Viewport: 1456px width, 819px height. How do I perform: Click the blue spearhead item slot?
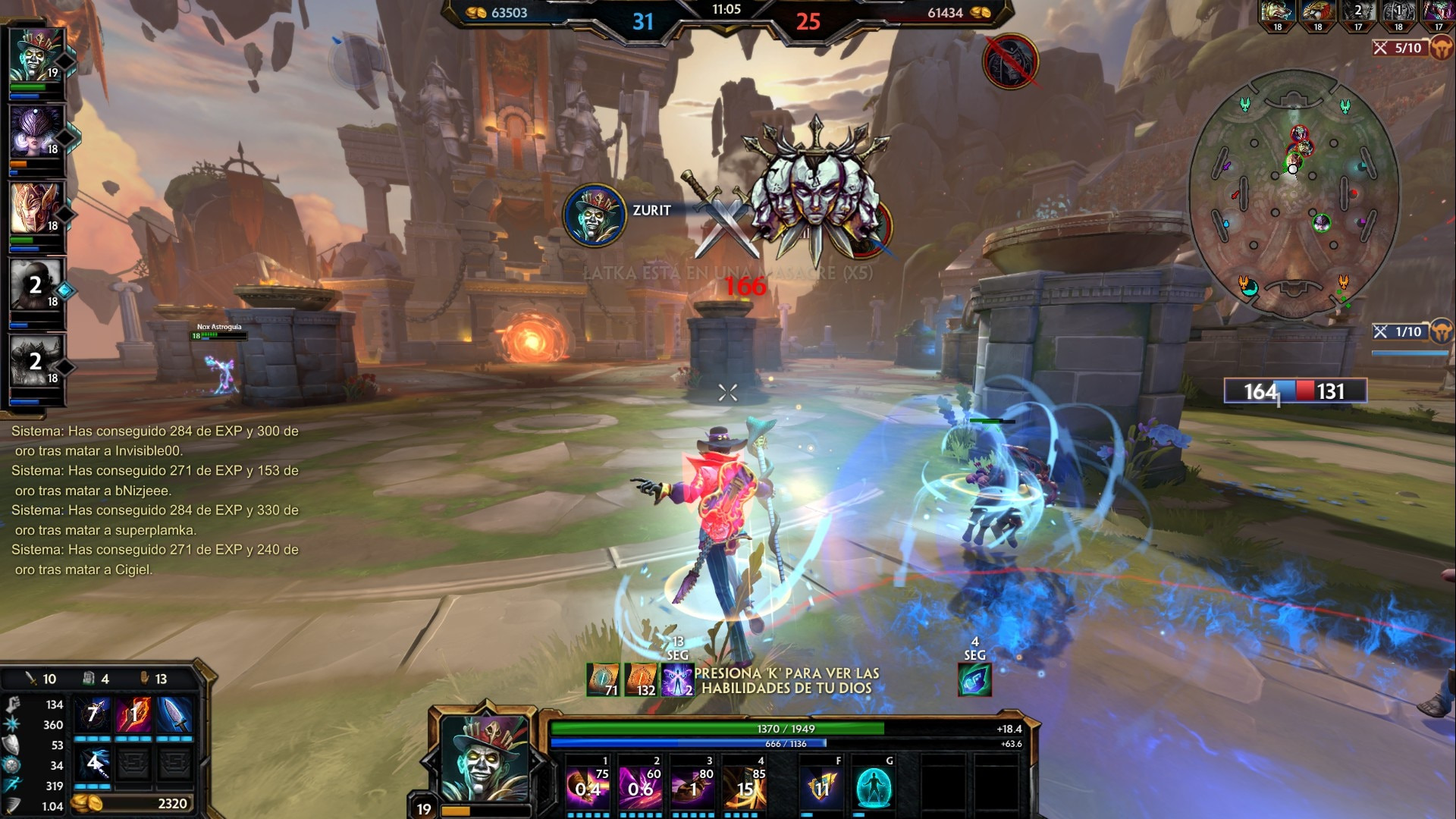click(x=175, y=714)
